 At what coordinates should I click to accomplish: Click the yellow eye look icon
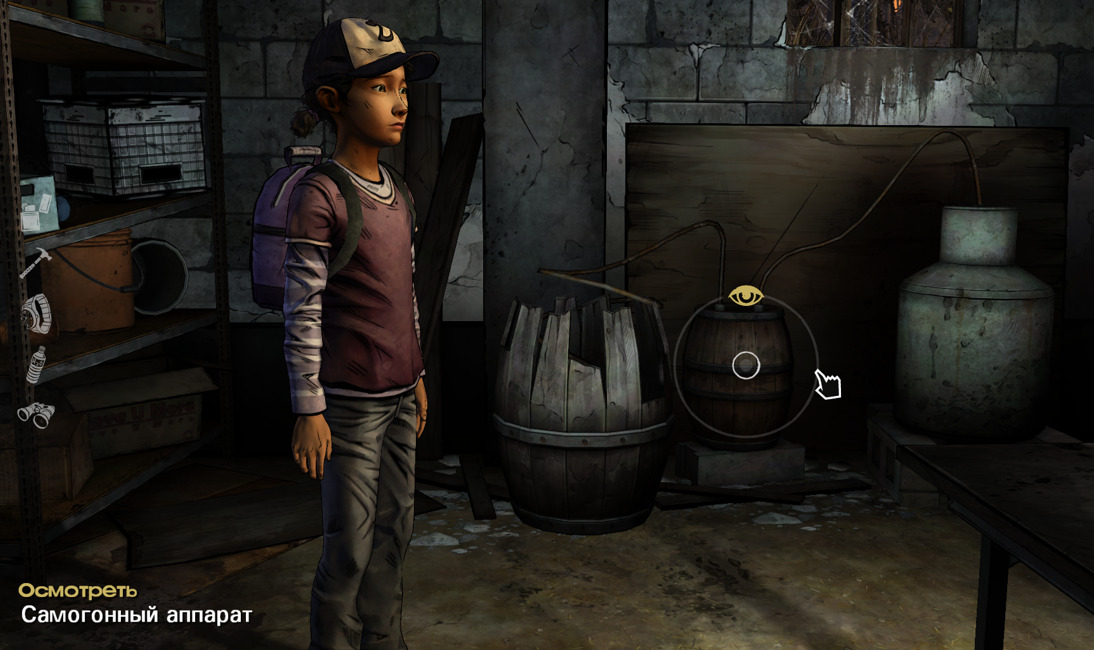(745, 296)
